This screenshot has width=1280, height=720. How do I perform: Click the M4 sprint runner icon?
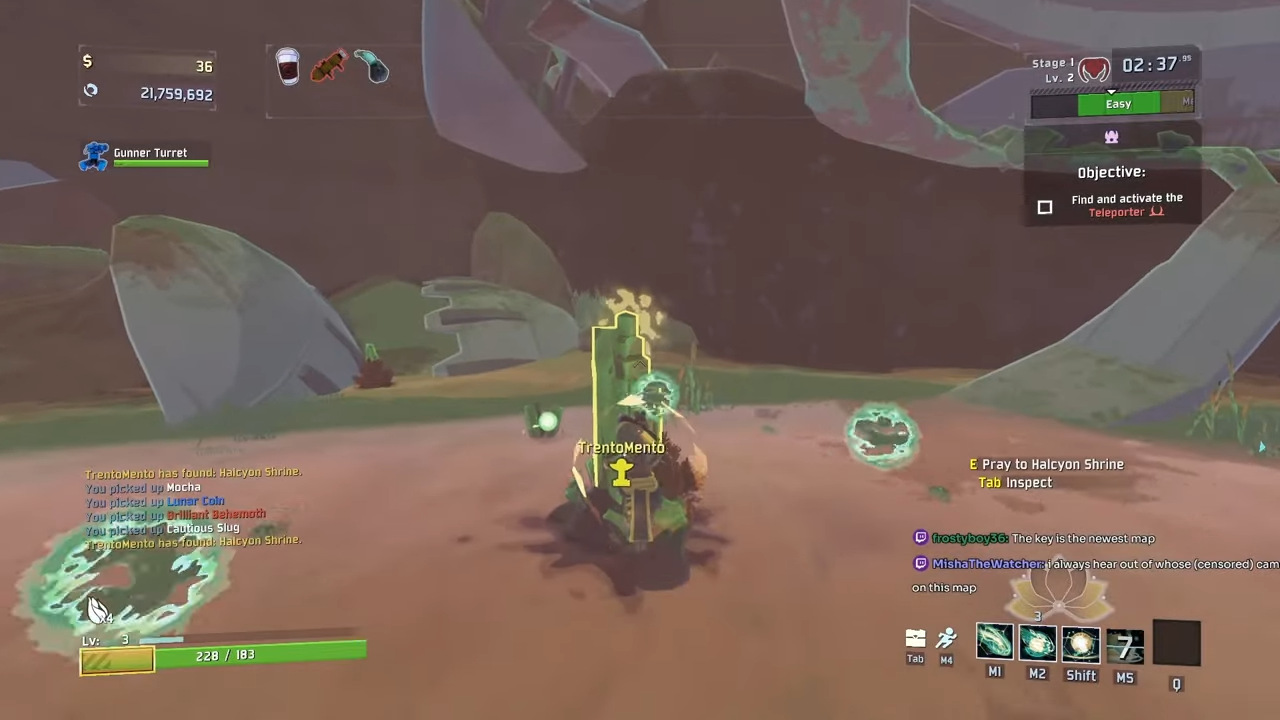[x=946, y=641]
